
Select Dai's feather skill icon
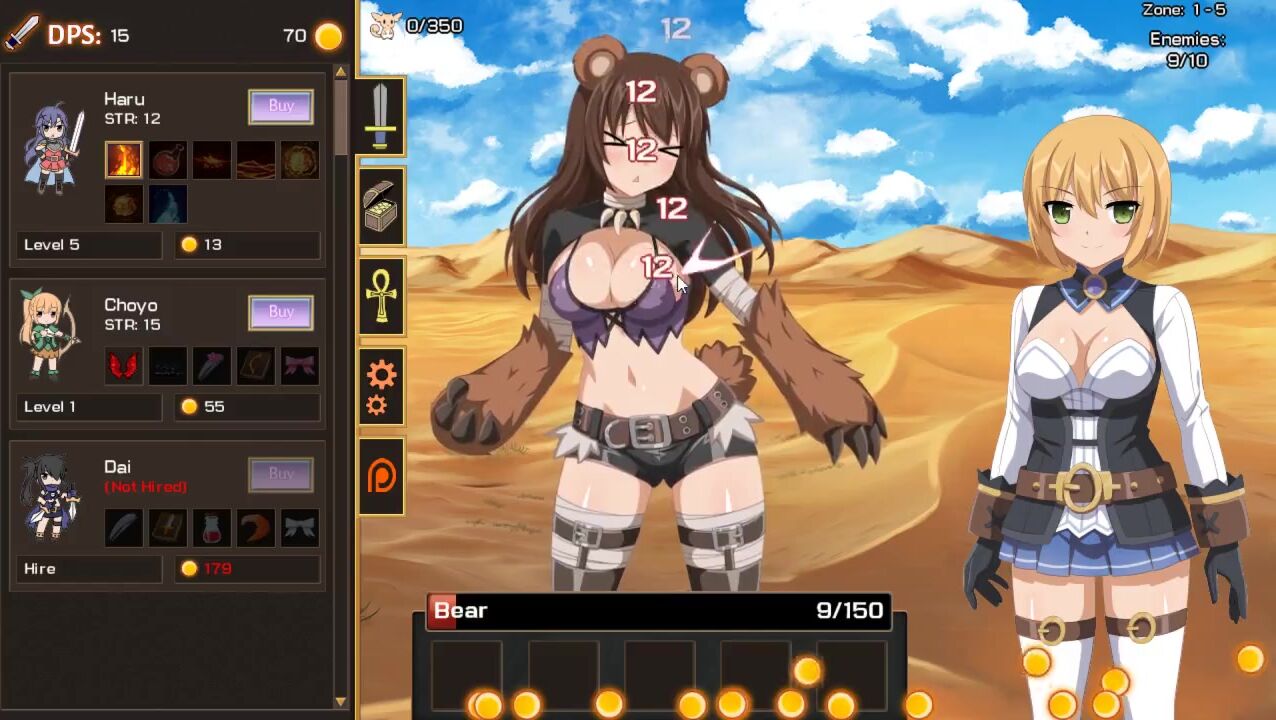click(124, 528)
